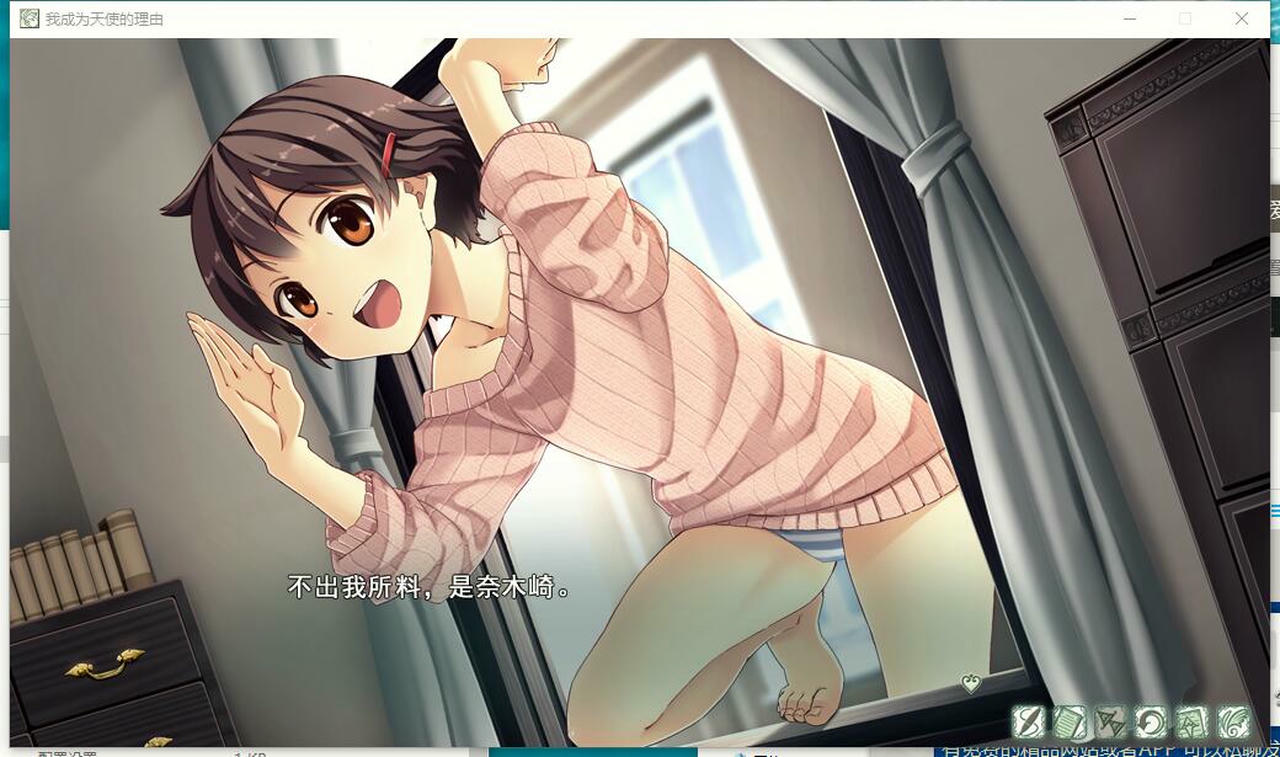Select the circular arrow icon button
Viewport: 1280px width, 757px height.
pos(1152,721)
